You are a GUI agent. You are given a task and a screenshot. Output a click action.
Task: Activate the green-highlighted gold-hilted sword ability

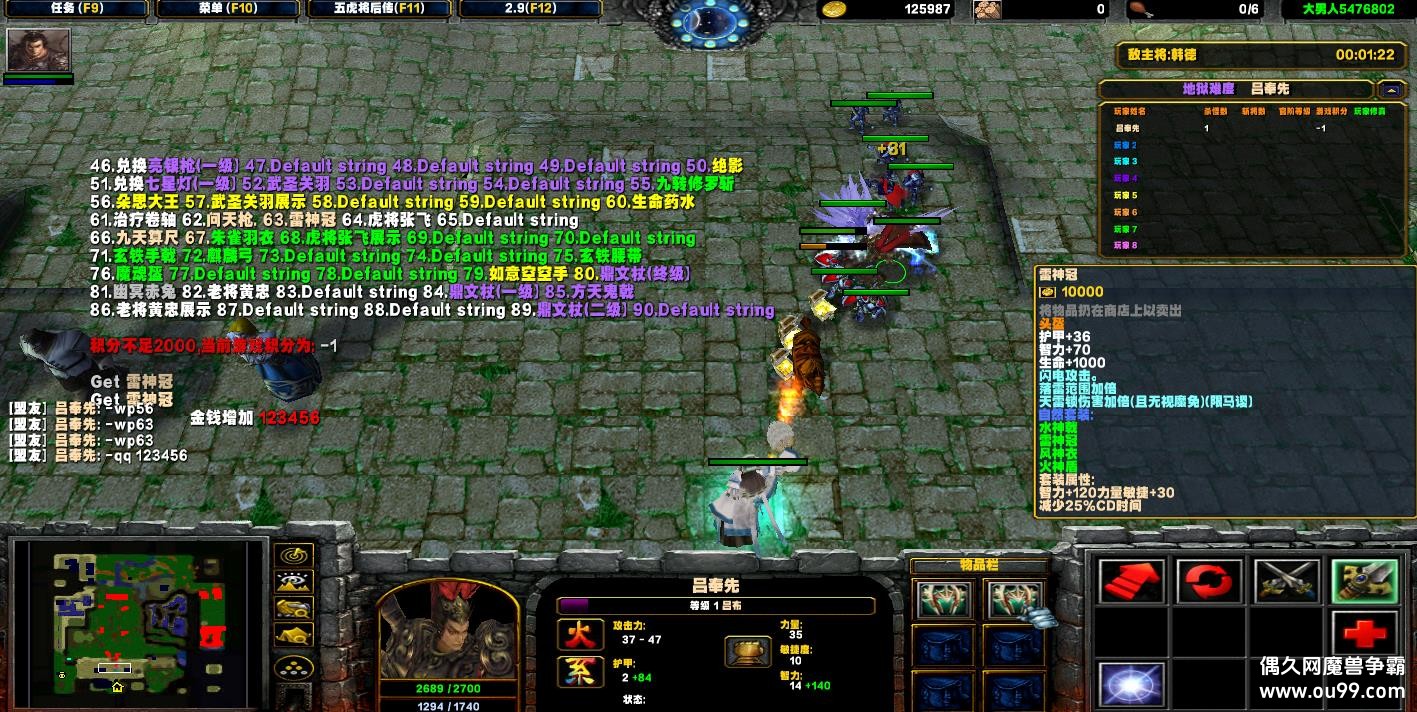point(1363,581)
